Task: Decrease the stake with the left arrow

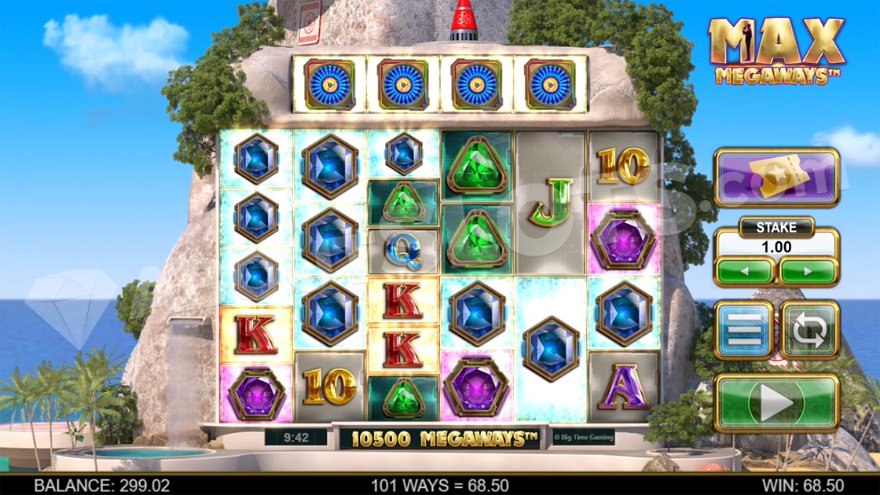Action: pyautogui.click(x=743, y=271)
